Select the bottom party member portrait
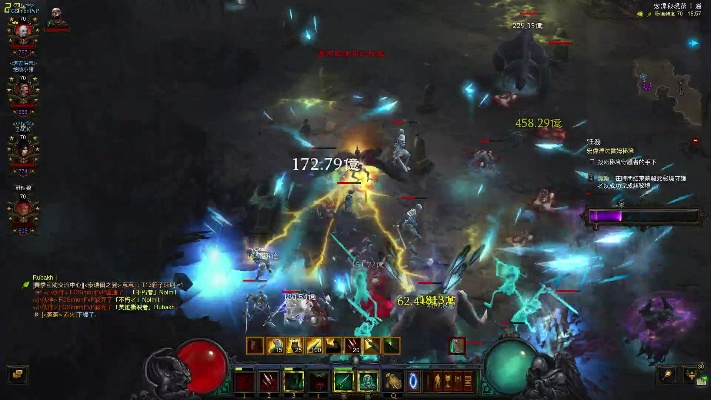This screenshot has height=400, width=711. click(x=22, y=209)
